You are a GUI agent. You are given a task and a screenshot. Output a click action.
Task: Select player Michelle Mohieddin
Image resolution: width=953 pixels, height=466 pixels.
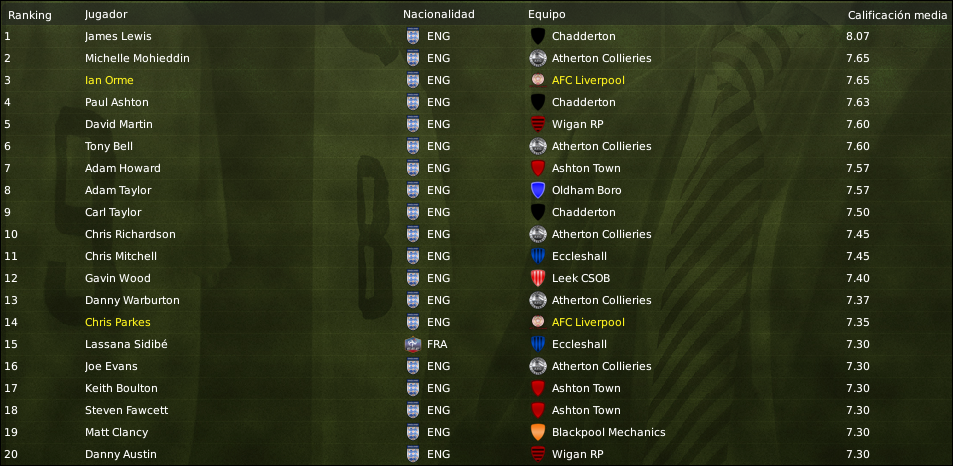(137, 58)
